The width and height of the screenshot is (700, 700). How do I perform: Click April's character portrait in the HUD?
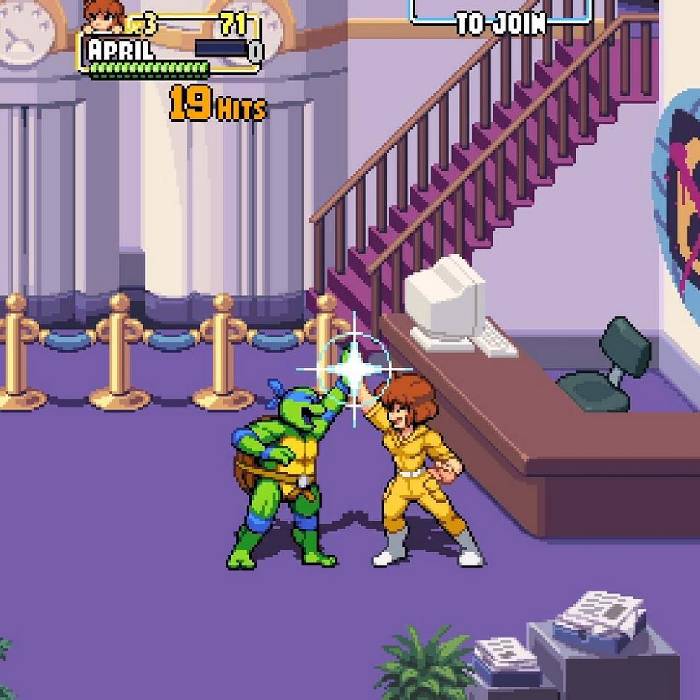103,15
